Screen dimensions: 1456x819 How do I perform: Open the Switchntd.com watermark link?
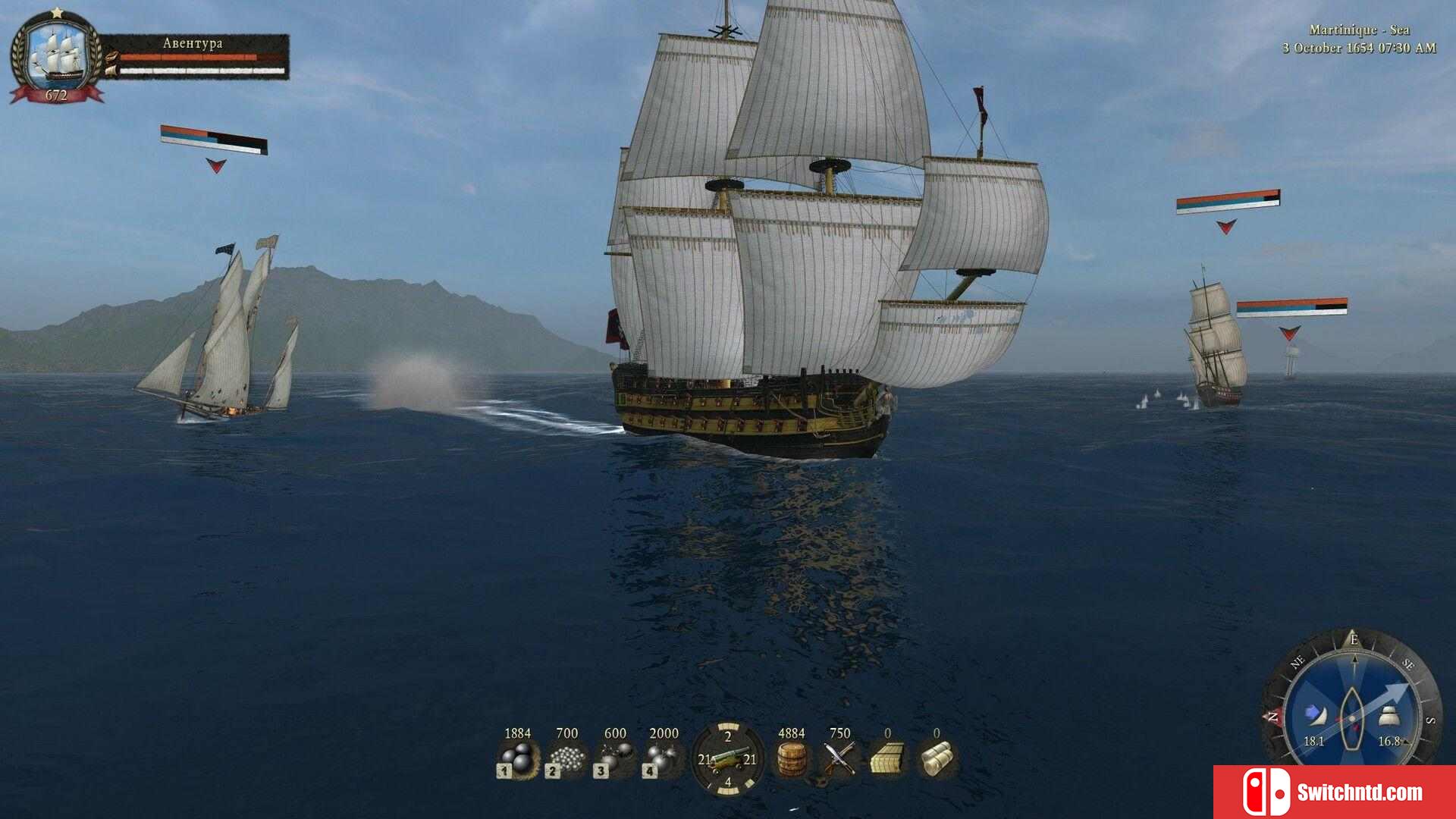(1335, 792)
